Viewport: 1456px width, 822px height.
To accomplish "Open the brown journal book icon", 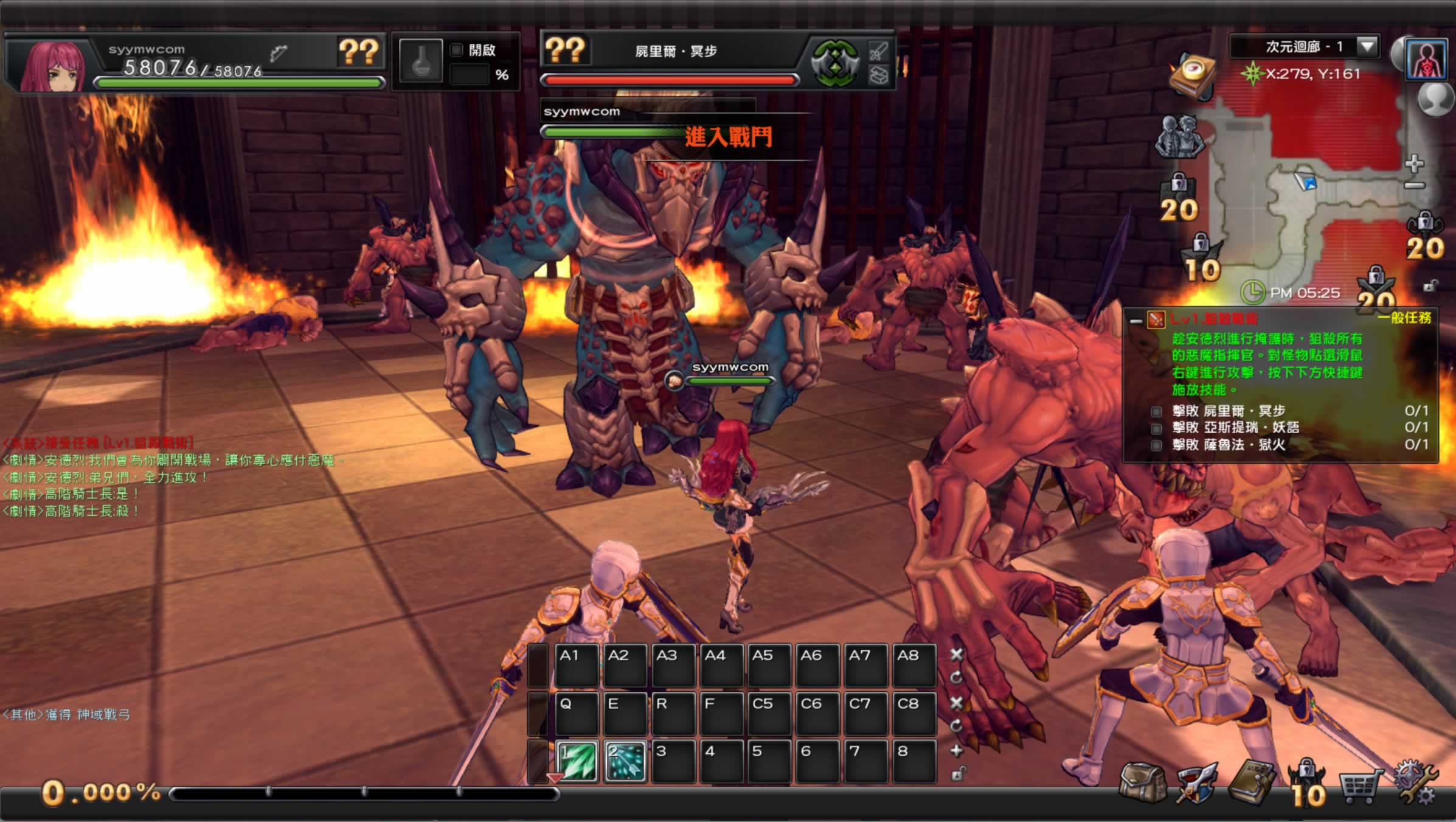I will (x=1250, y=784).
